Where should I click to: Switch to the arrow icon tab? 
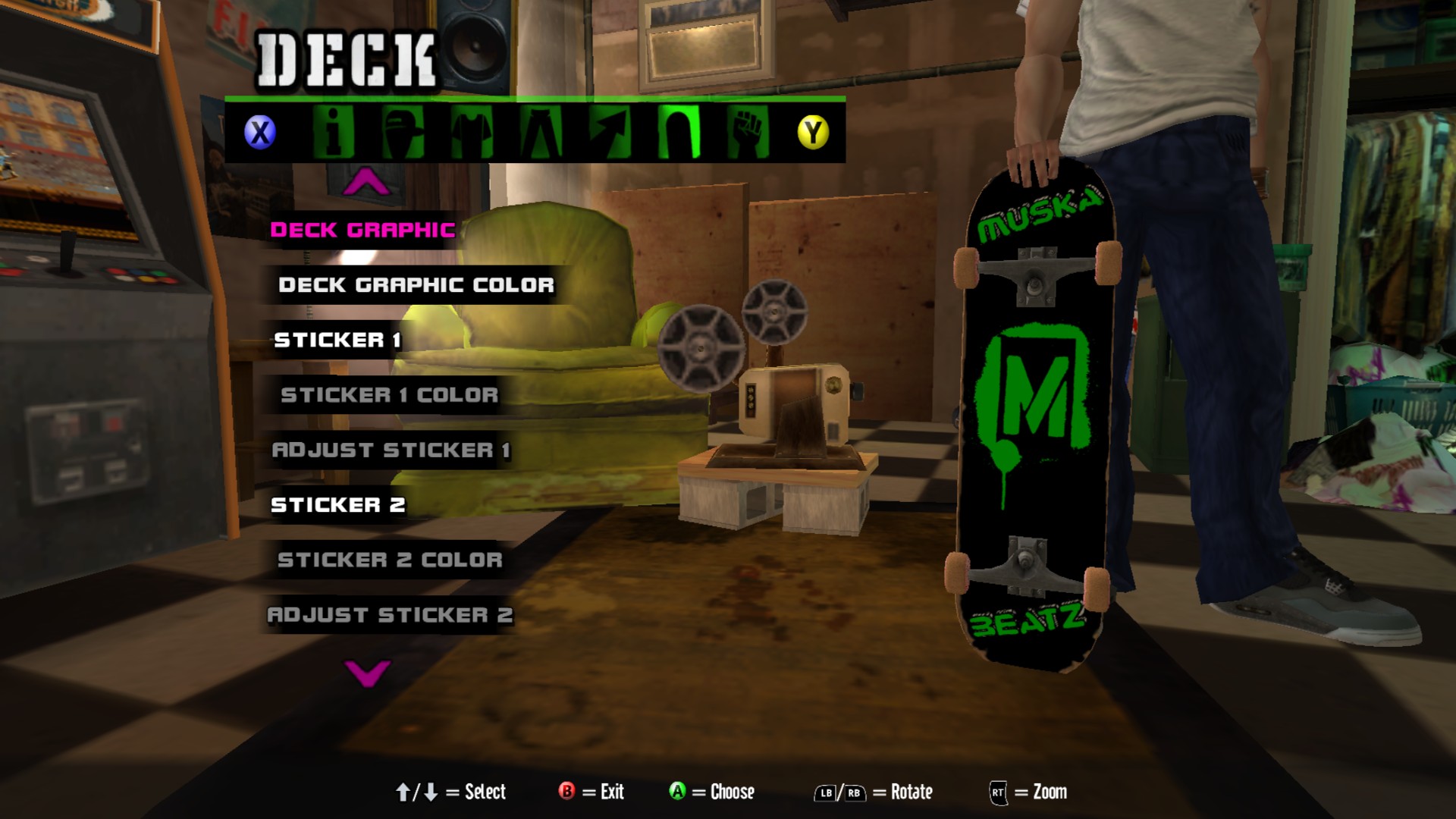(610, 132)
